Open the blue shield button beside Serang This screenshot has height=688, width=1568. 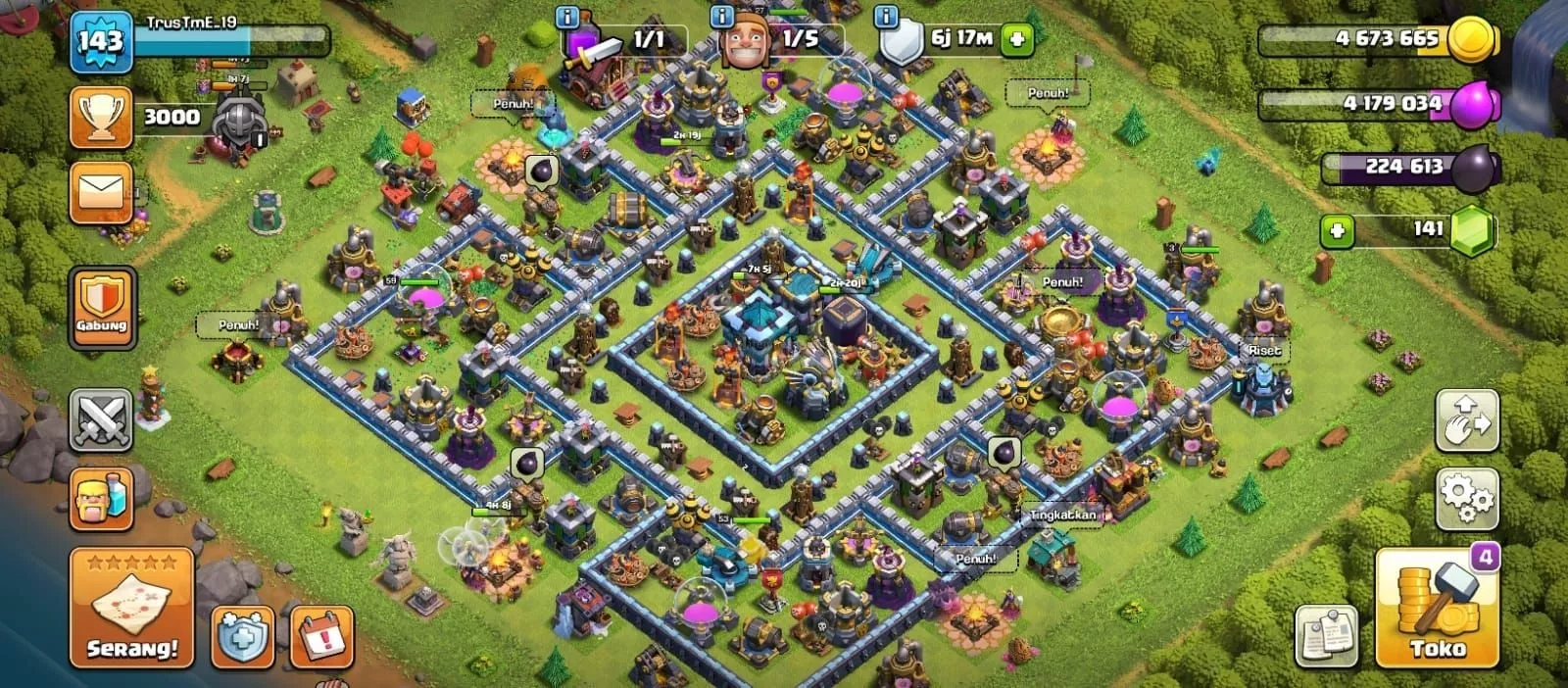242,638
